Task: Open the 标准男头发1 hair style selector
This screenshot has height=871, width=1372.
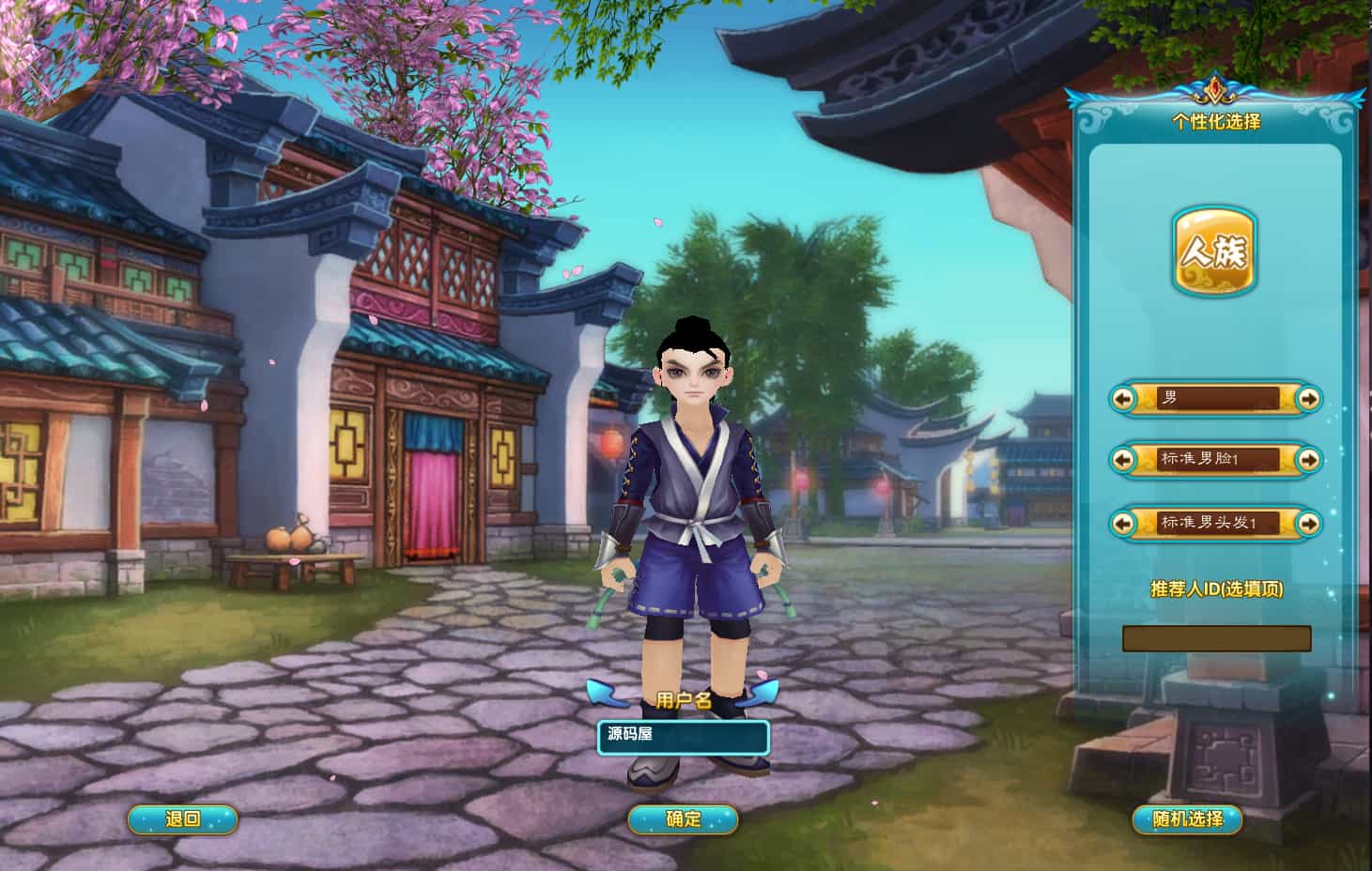Action: click(x=1216, y=524)
